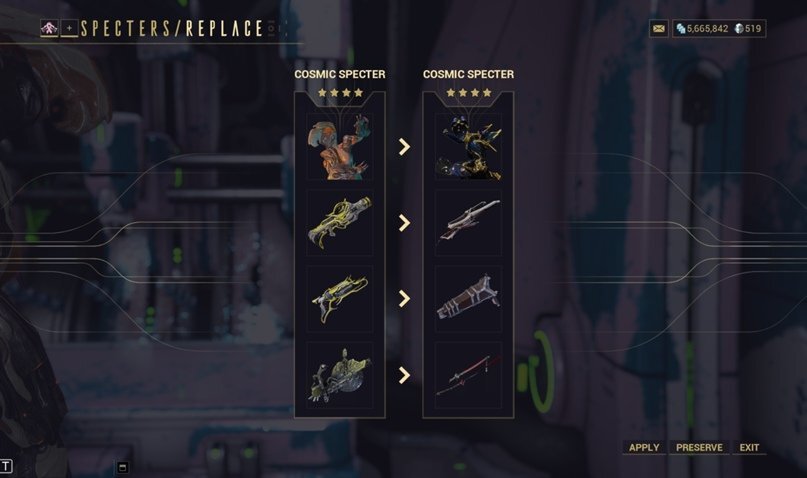The width and height of the screenshot is (807, 478).
Task: Choose Preserve to keep the current specter
Action: pyautogui.click(x=699, y=447)
